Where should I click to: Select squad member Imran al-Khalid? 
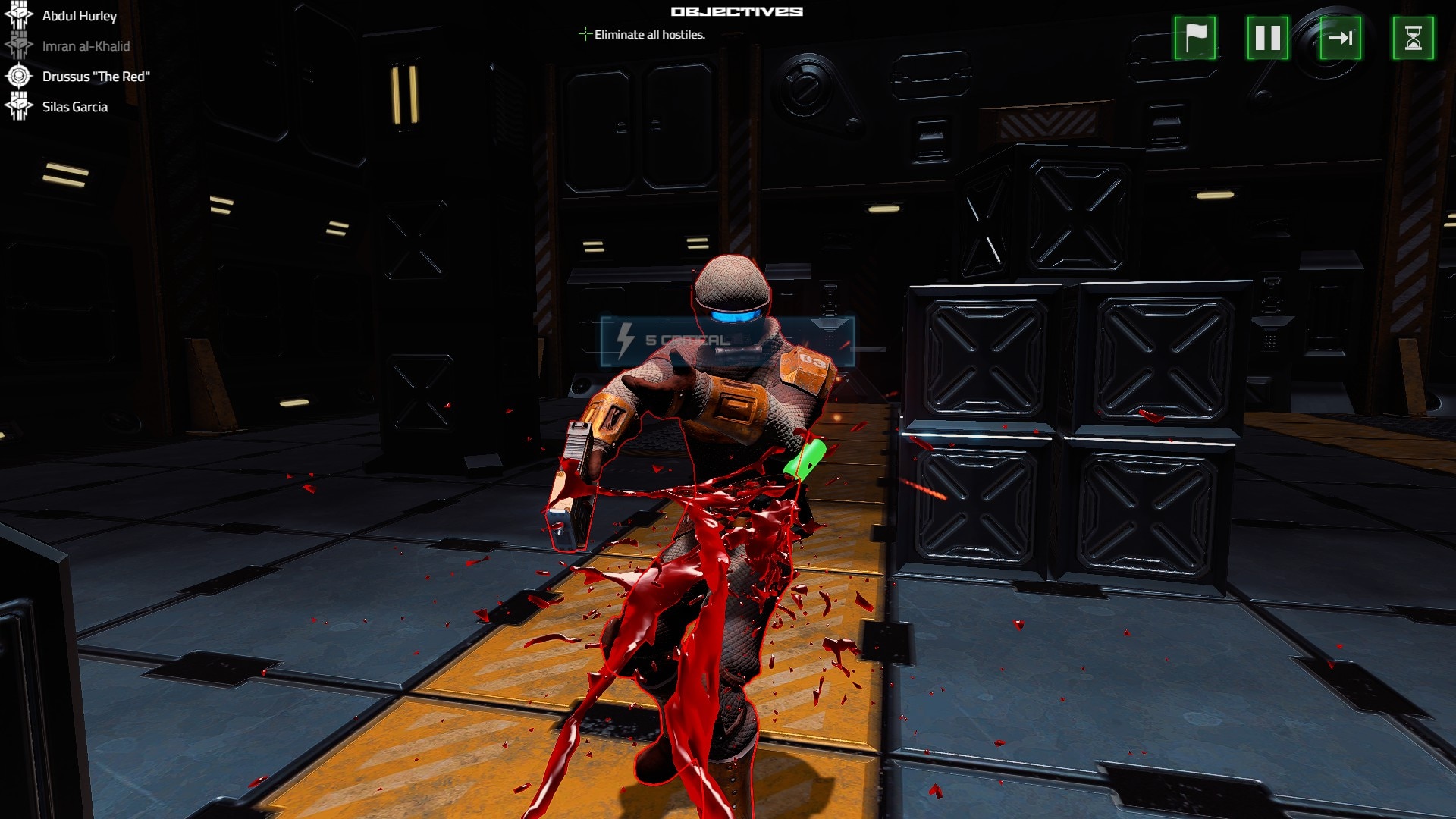pos(86,46)
